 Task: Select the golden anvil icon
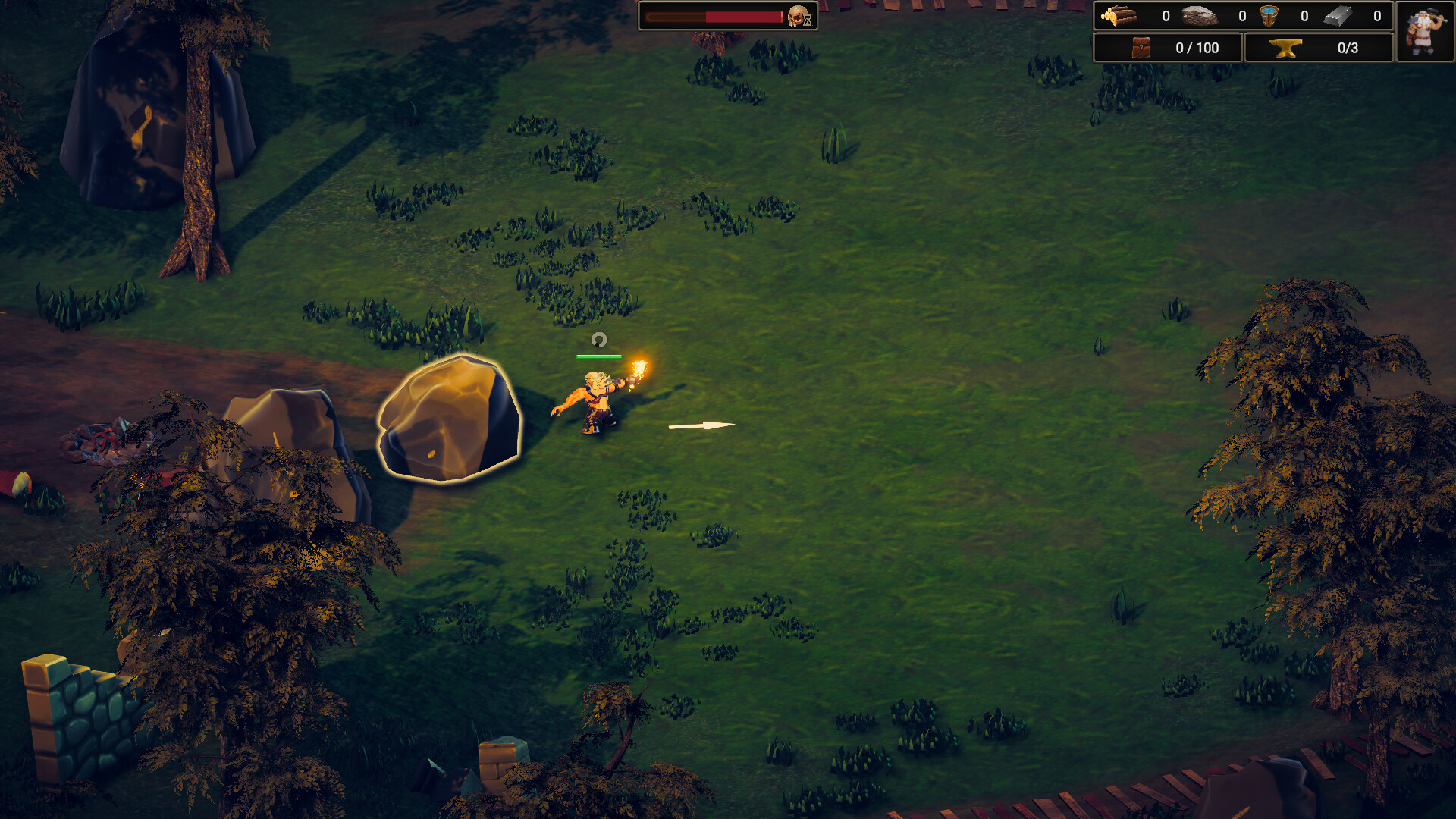coord(1288,47)
